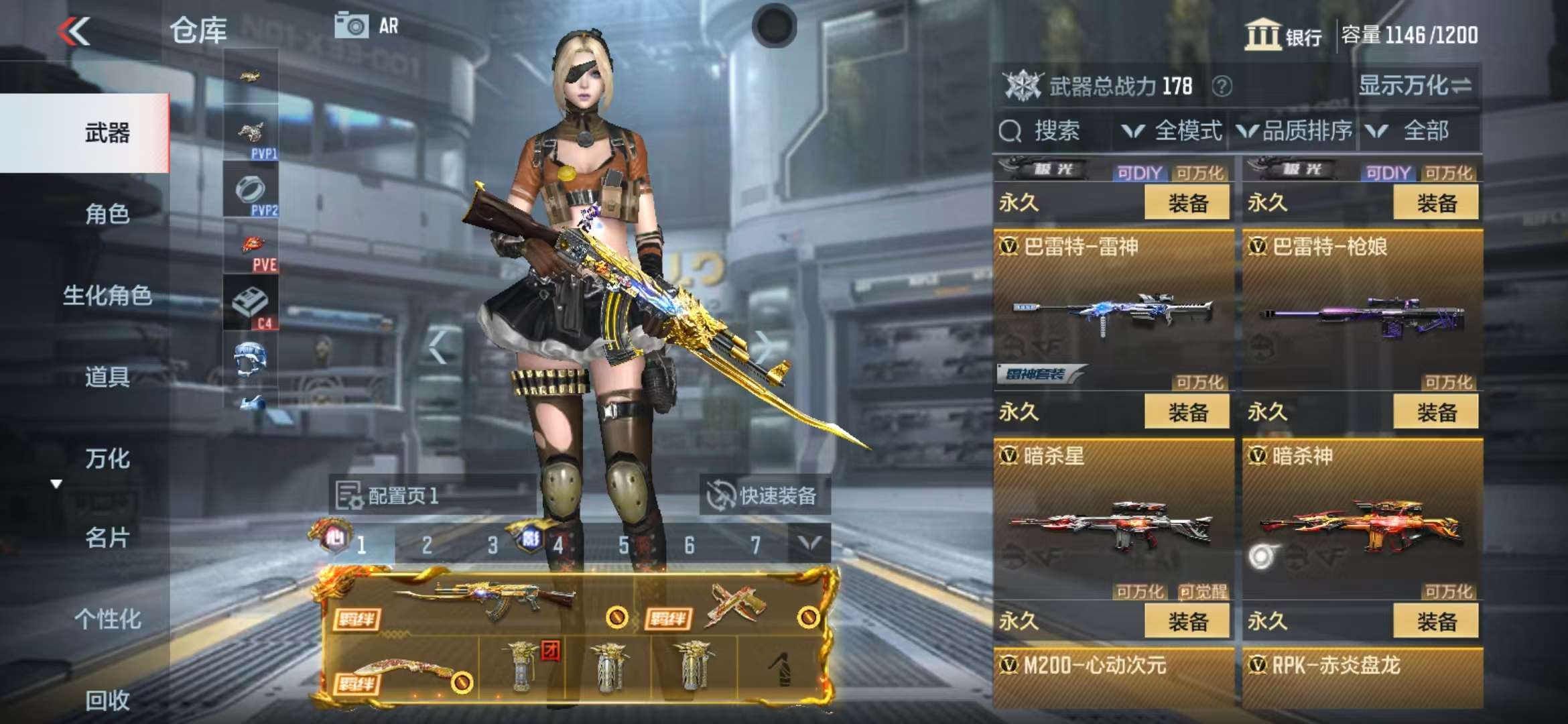Toggle the 显示万化 switch
The height and width of the screenshot is (724, 1568).
coord(1415,86)
